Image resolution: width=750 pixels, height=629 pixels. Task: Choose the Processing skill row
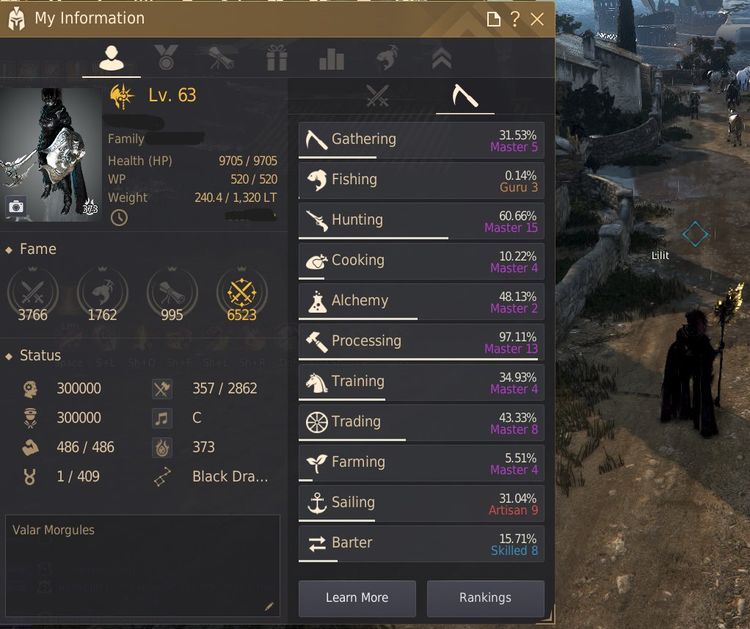421,341
